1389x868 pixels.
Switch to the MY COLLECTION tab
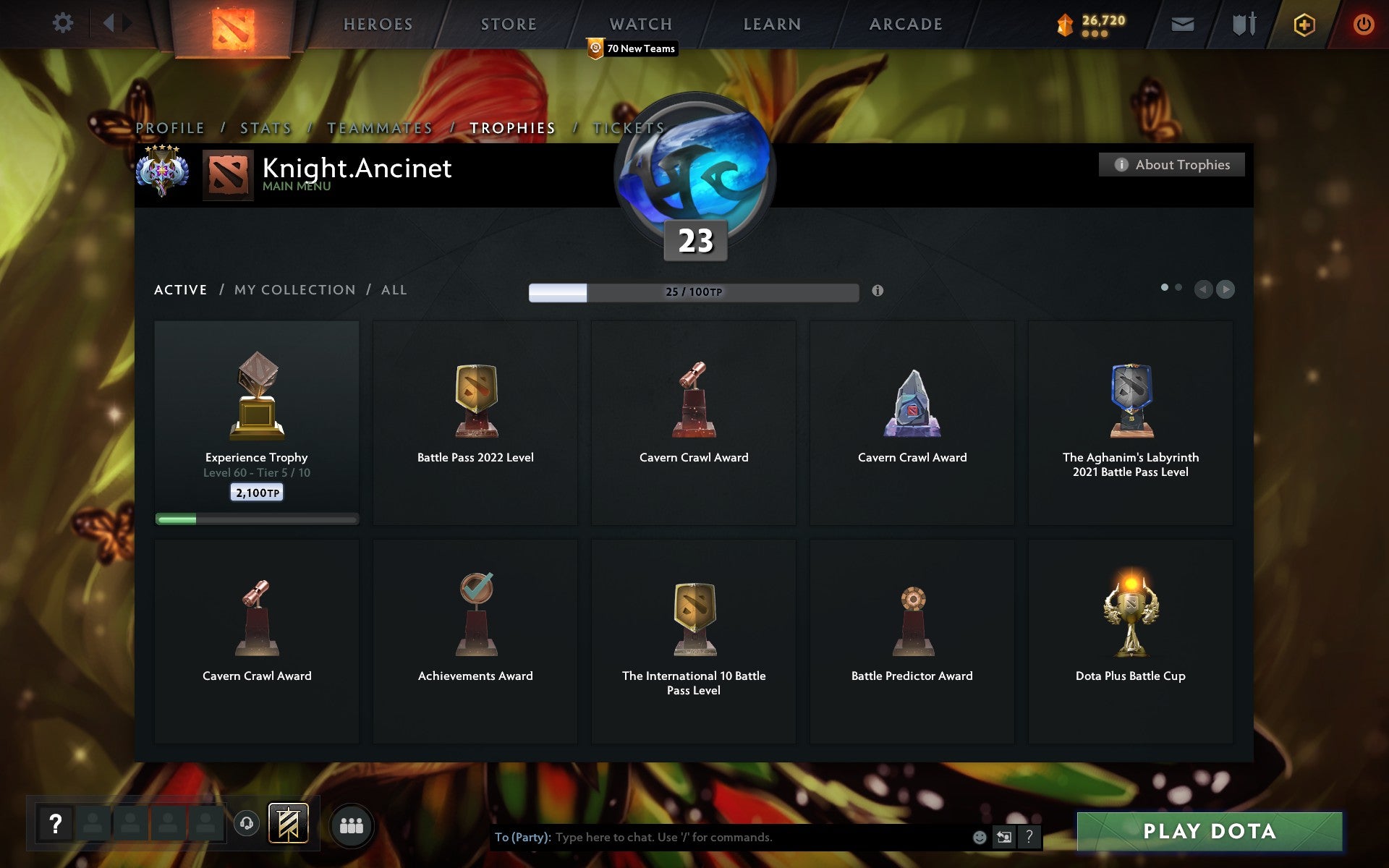pyautogui.click(x=294, y=289)
